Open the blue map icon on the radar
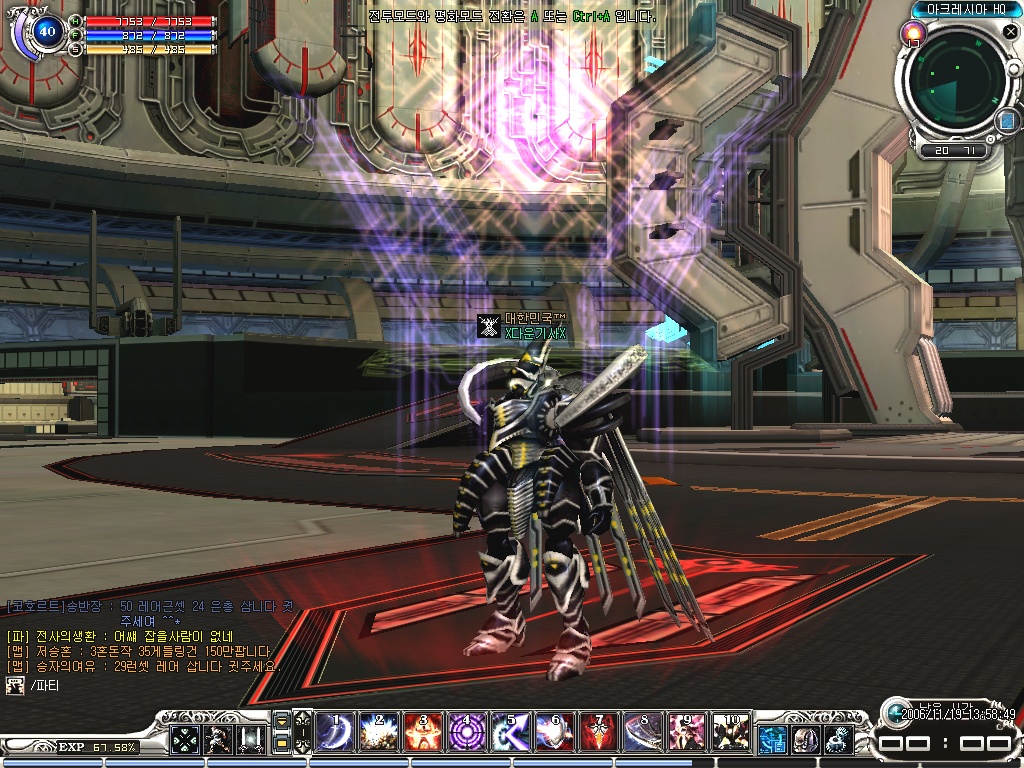The image size is (1024, 768). [1007, 121]
